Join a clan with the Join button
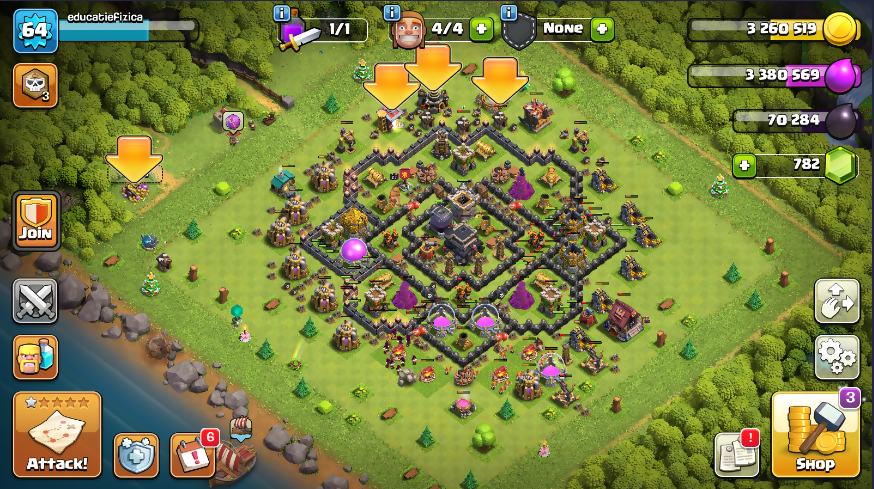874x489 pixels. point(35,222)
